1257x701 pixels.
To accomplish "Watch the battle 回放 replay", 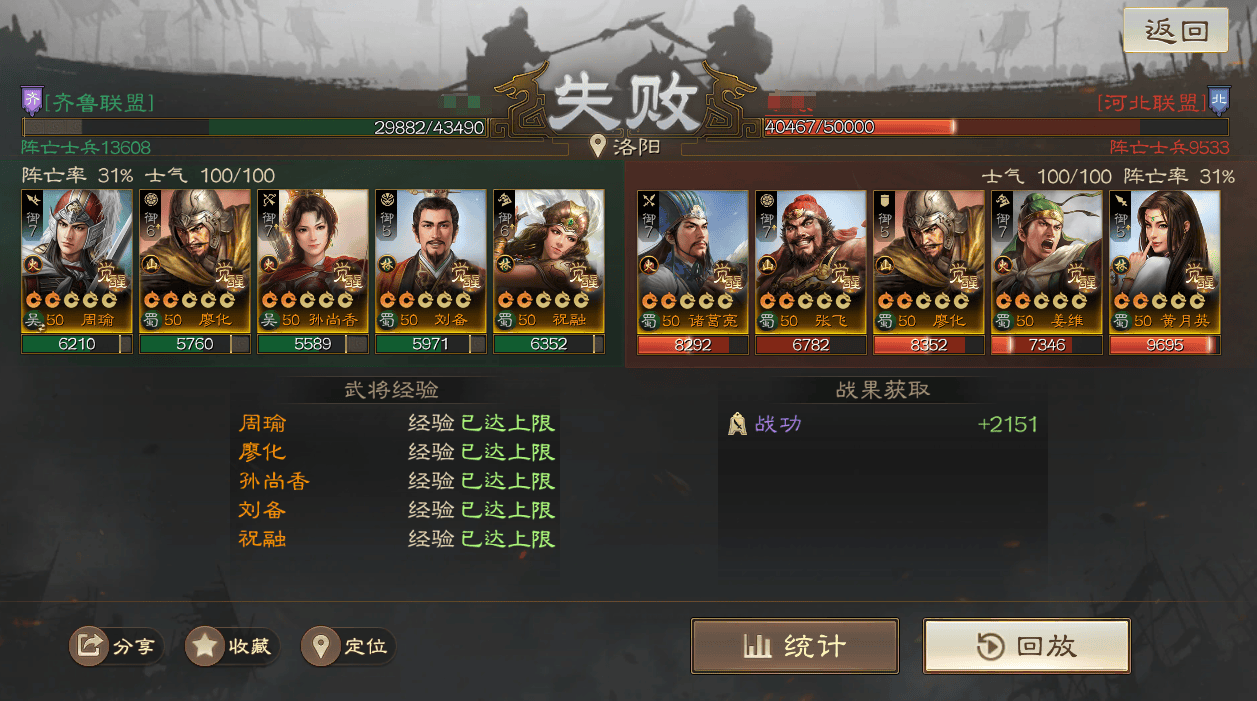I will 1026,646.
